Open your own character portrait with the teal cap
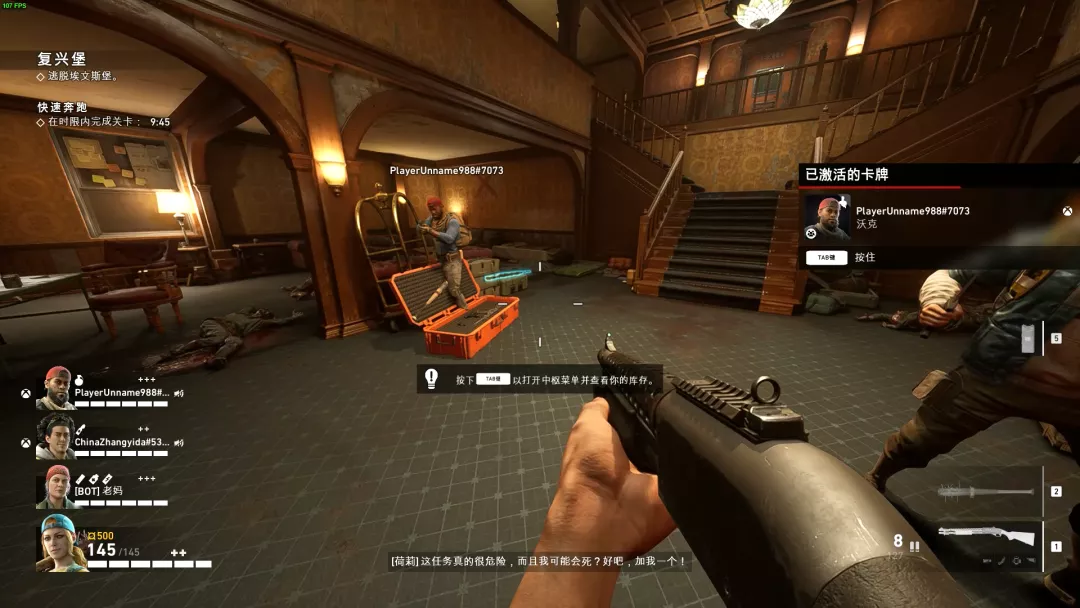Image resolution: width=1080 pixels, height=608 pixels. coord(57,543)
